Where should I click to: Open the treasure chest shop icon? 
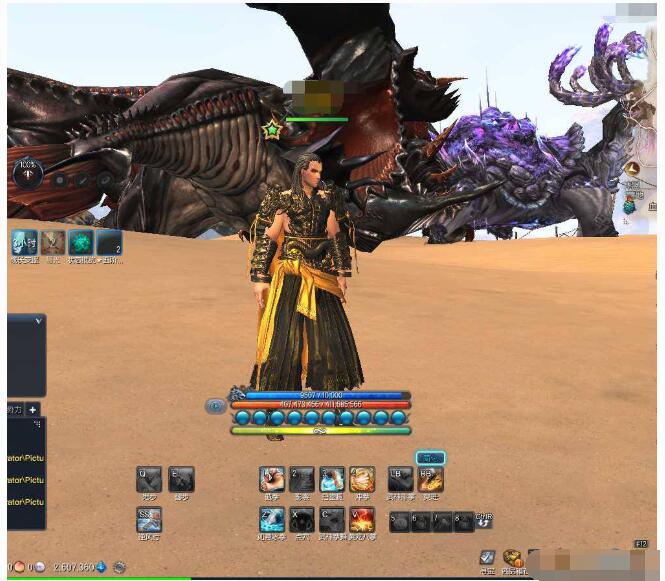[513, 558]
